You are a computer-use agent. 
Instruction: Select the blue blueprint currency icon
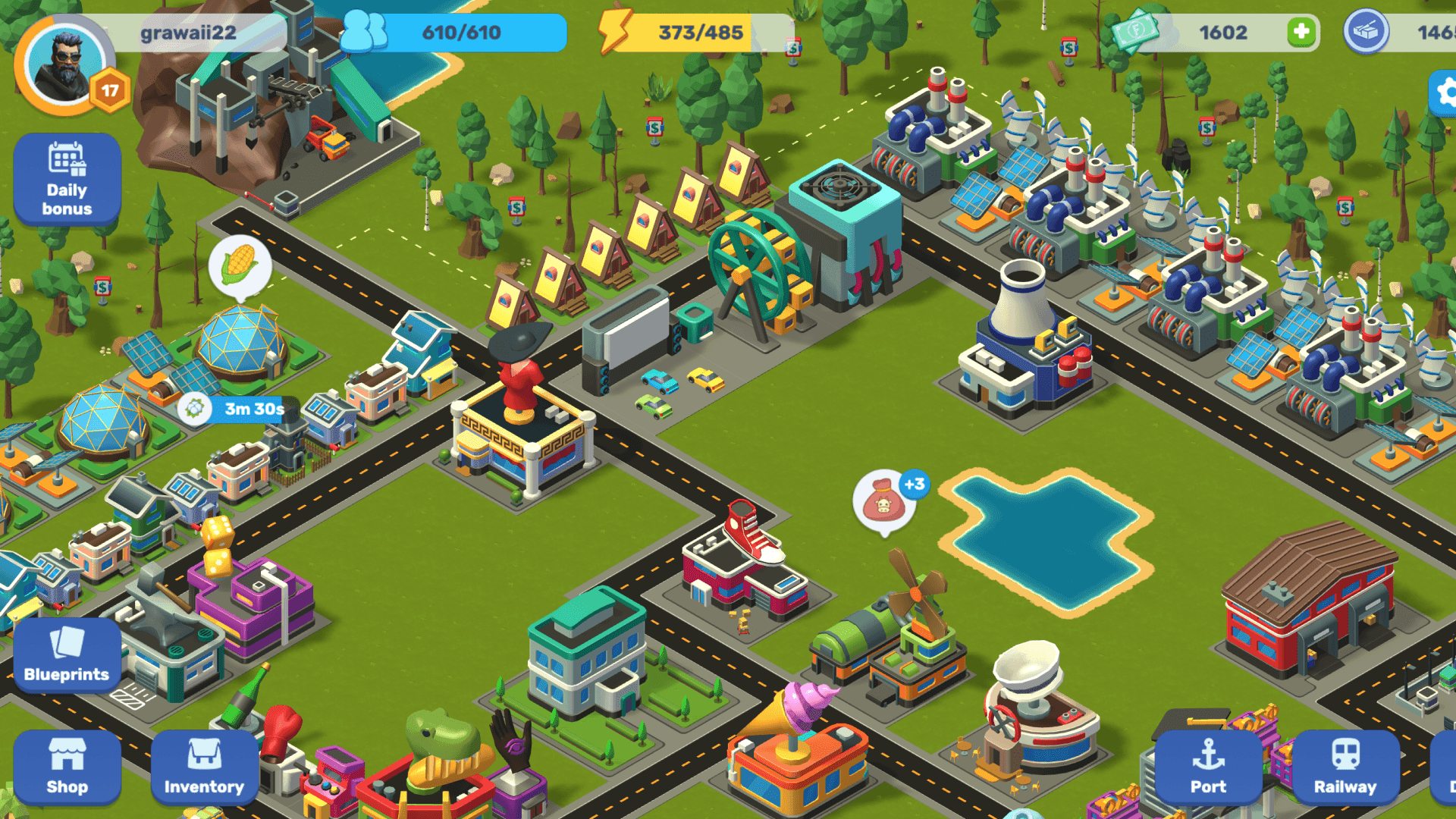coord(1366,32)
